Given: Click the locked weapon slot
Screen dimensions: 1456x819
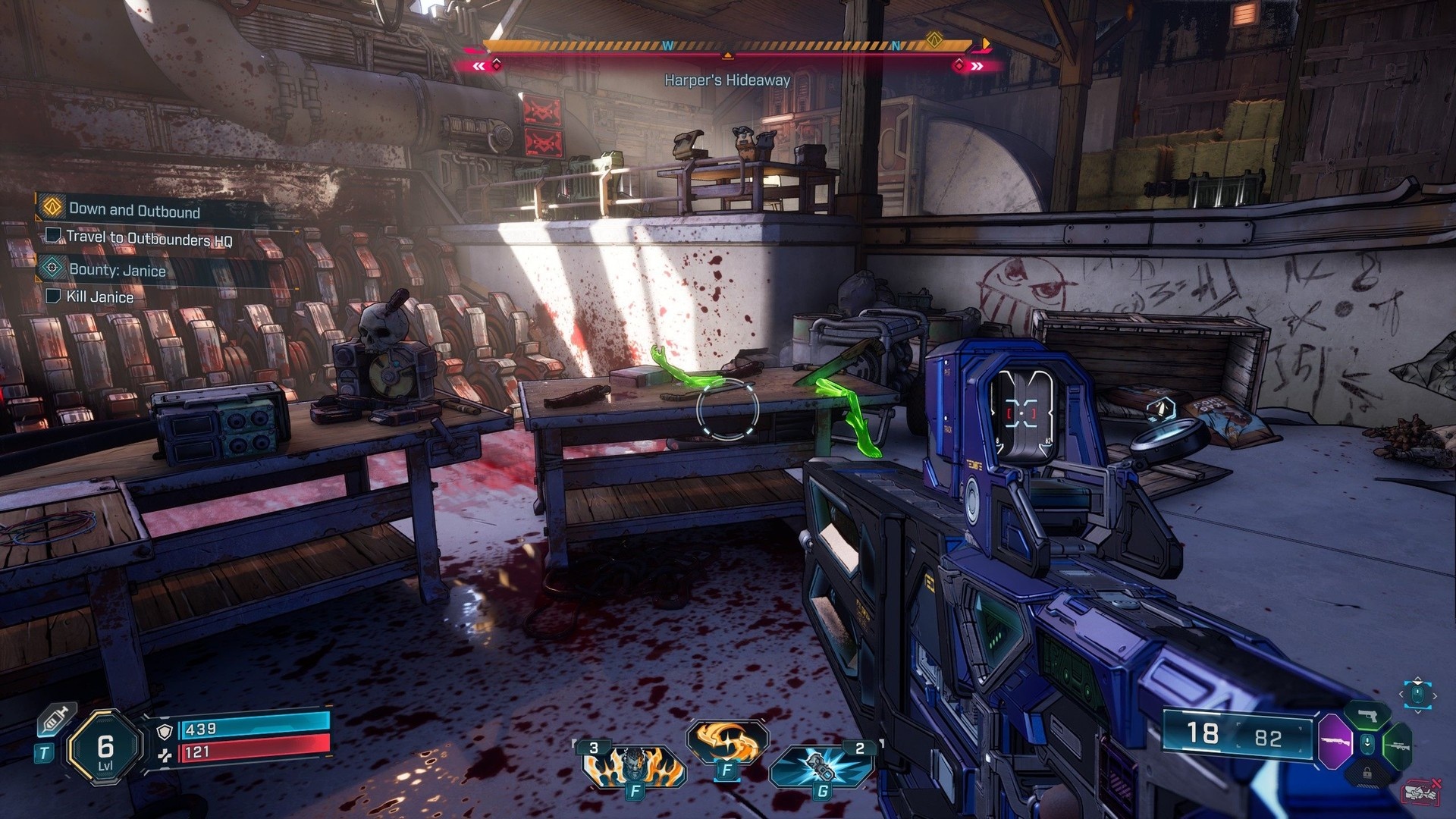Looking at the screenshot, I should click(1367, 773).
